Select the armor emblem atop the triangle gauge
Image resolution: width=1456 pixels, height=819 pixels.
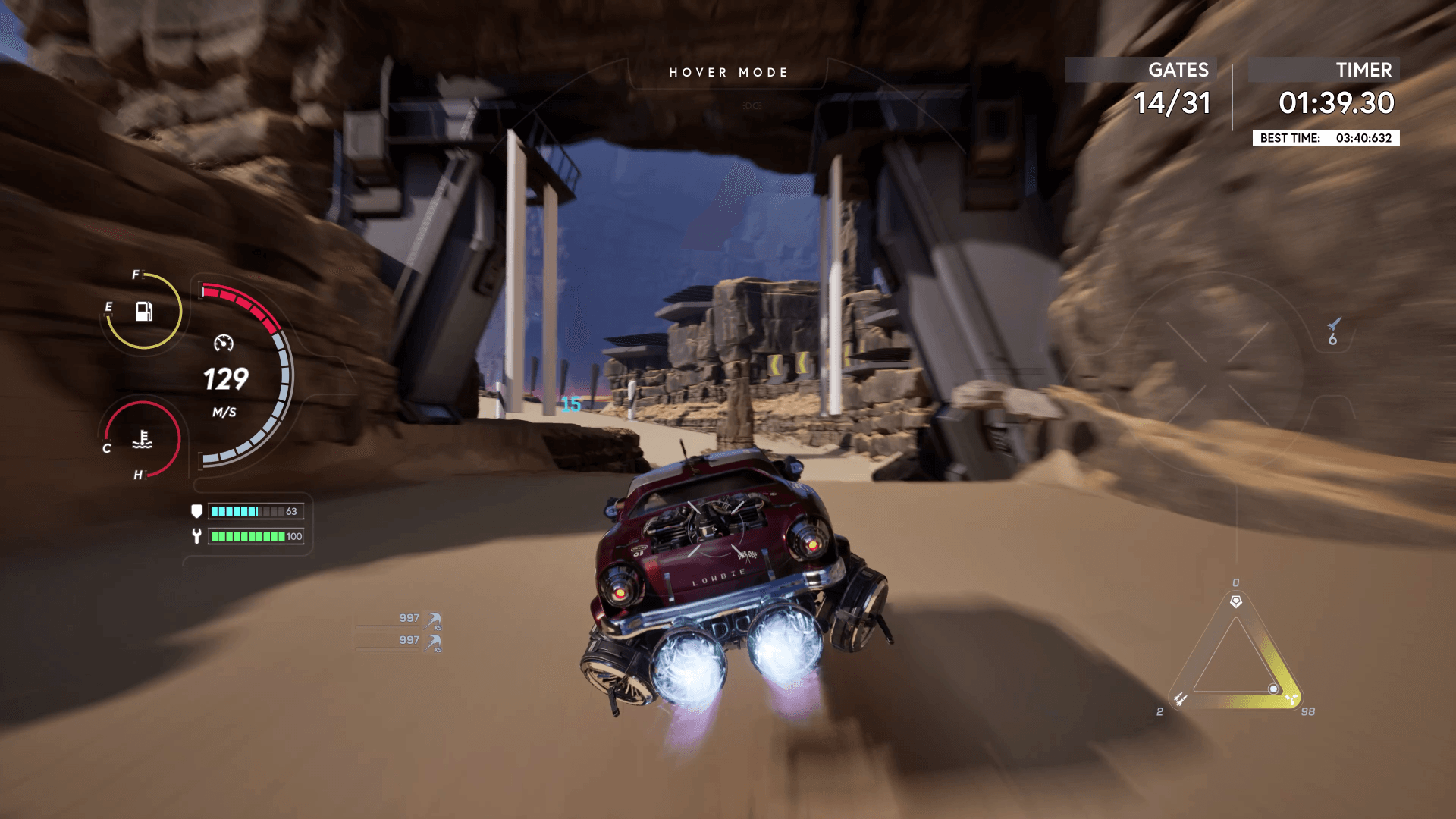(x=1236, y=601)
